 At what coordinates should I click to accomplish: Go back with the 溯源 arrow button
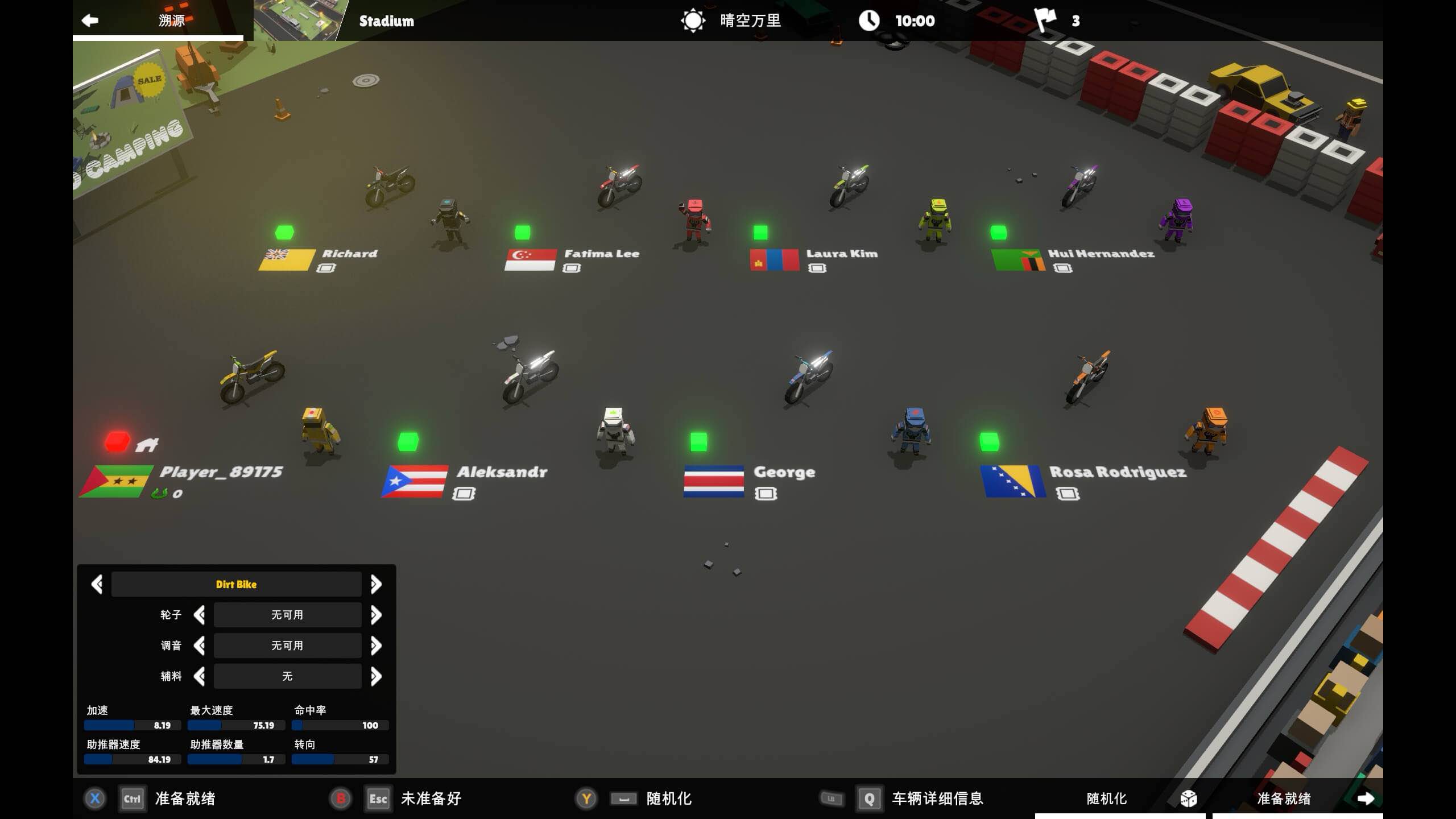(90, 20)
